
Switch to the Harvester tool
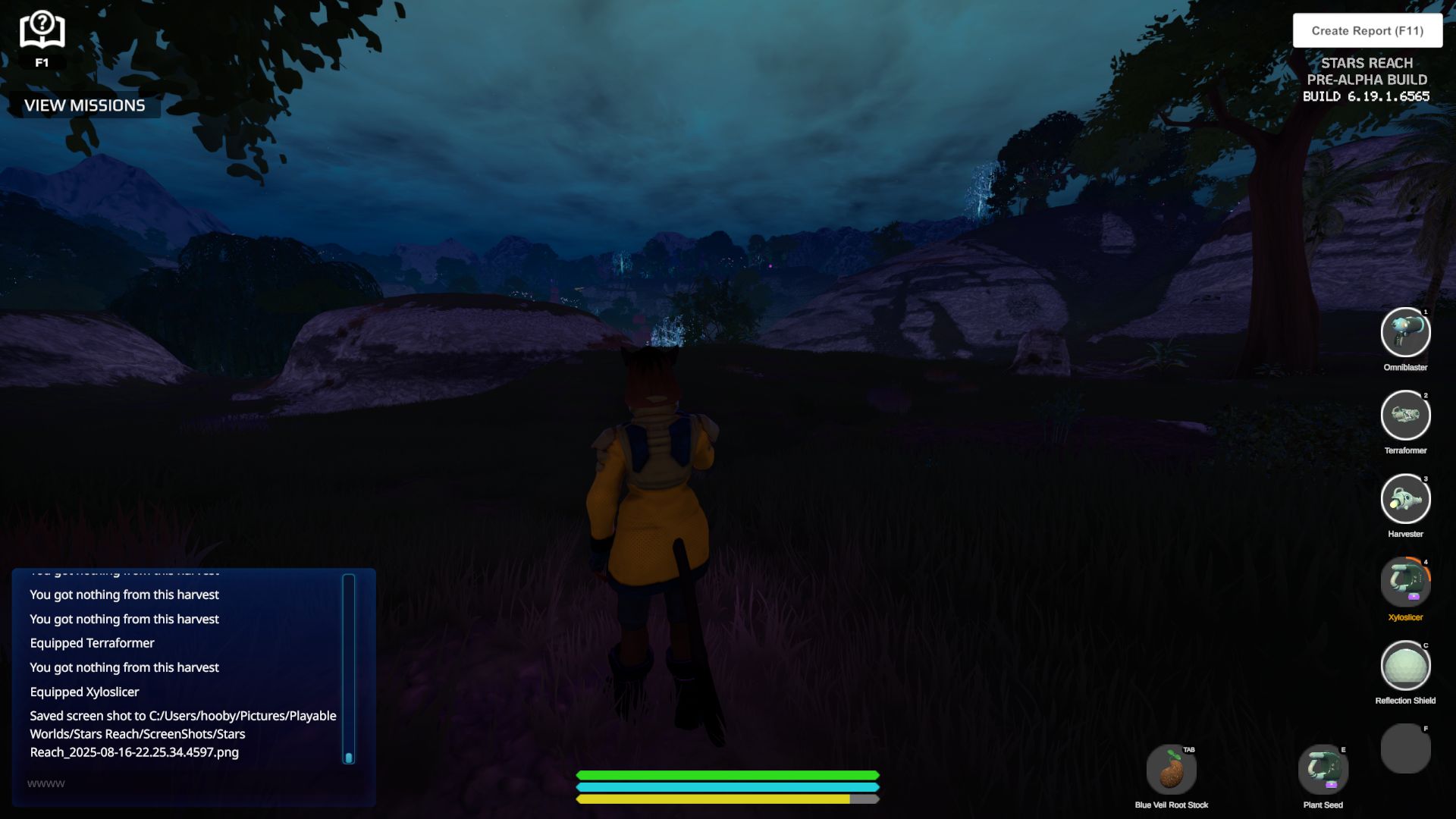[x=1405, y=499]
